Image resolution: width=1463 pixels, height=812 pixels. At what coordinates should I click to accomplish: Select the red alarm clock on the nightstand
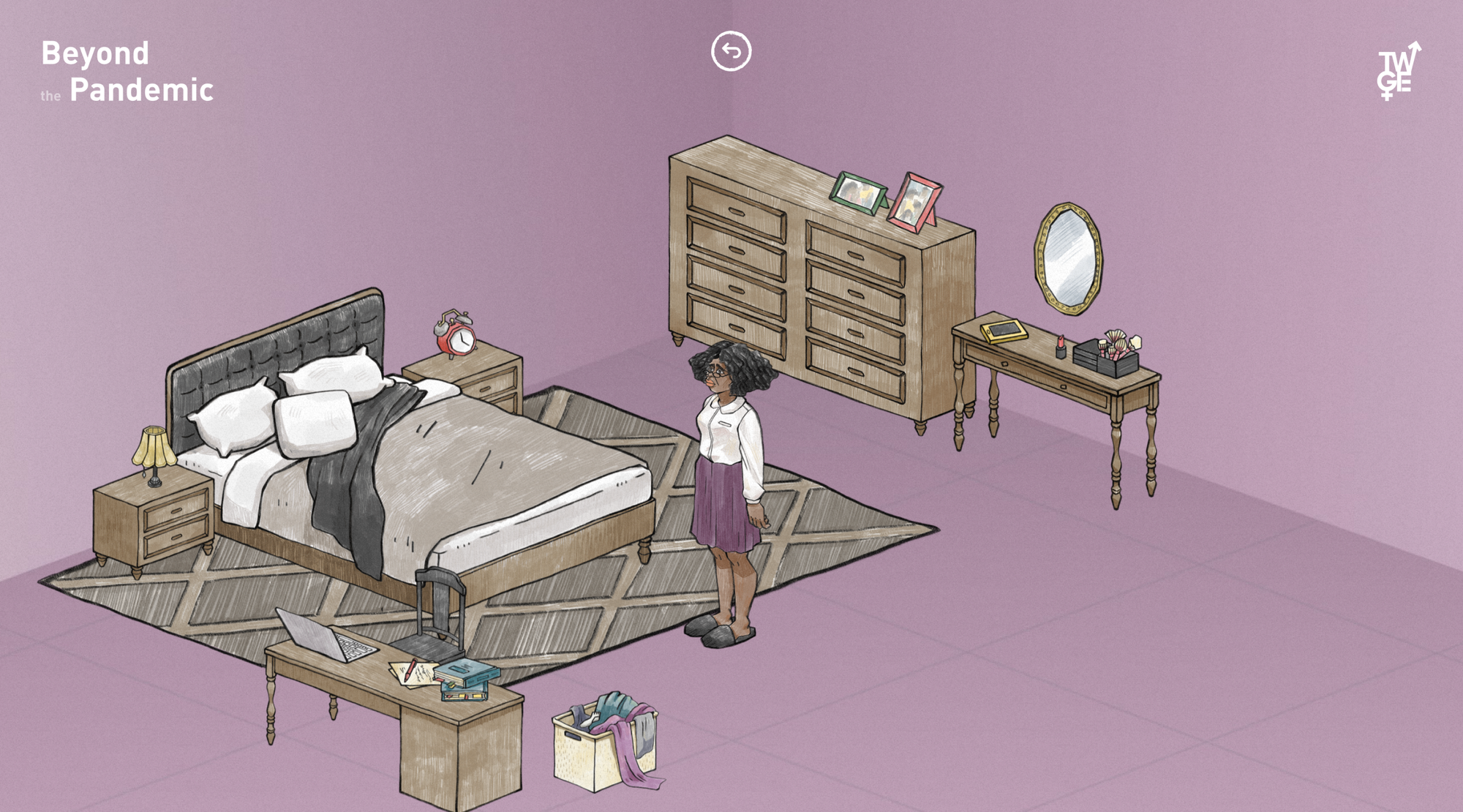[455, 337]
